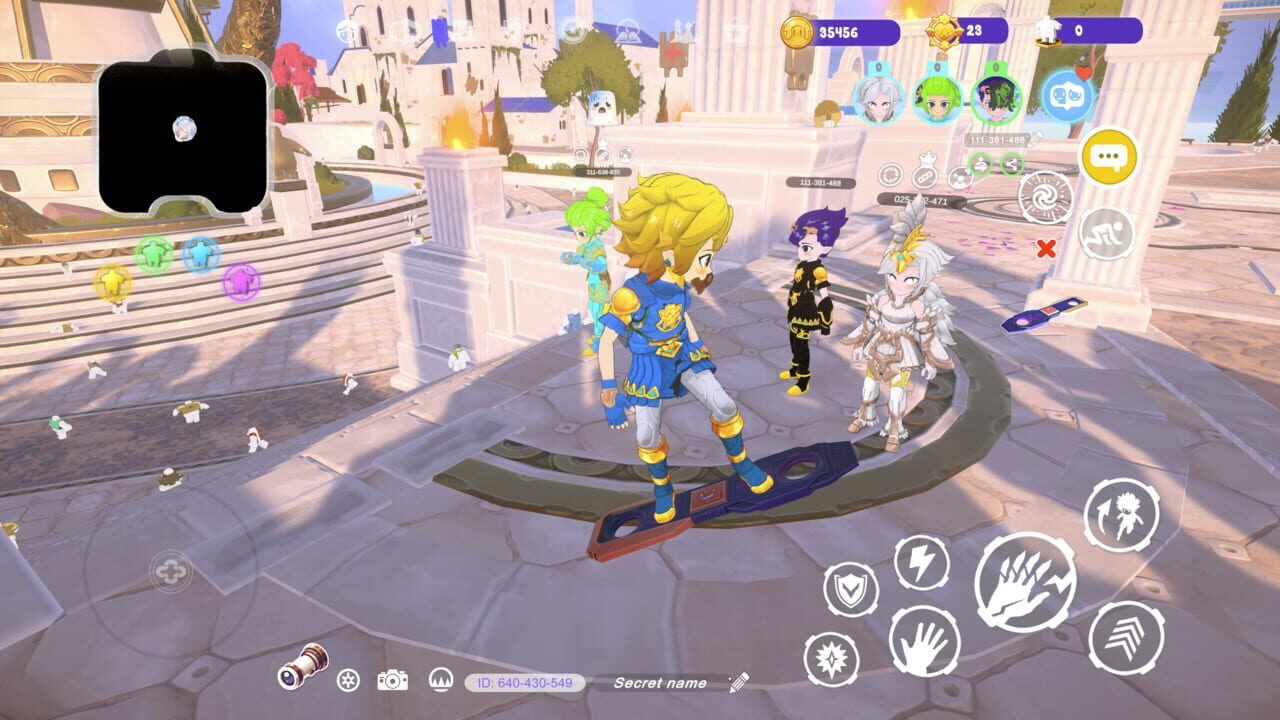This screenshot has height=720, width=1280.
Task: Open the yellow chat bubble
Action: click(1107, 156)
